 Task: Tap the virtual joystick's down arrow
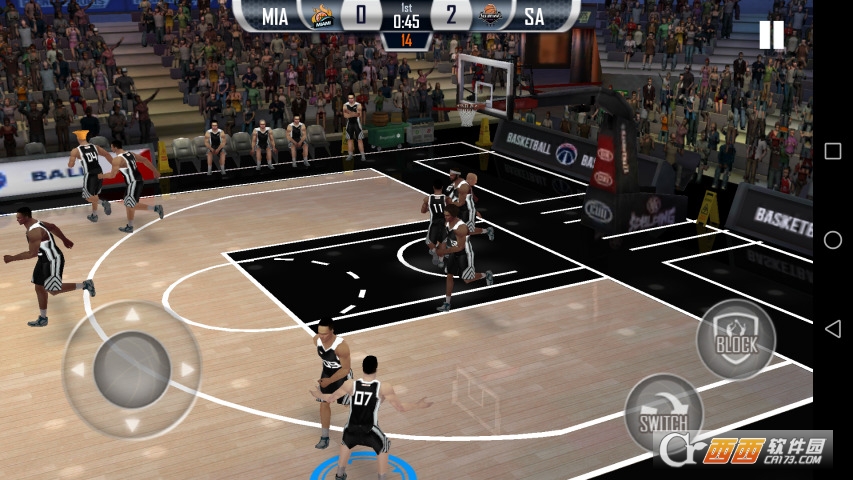(x=132, y=424)
